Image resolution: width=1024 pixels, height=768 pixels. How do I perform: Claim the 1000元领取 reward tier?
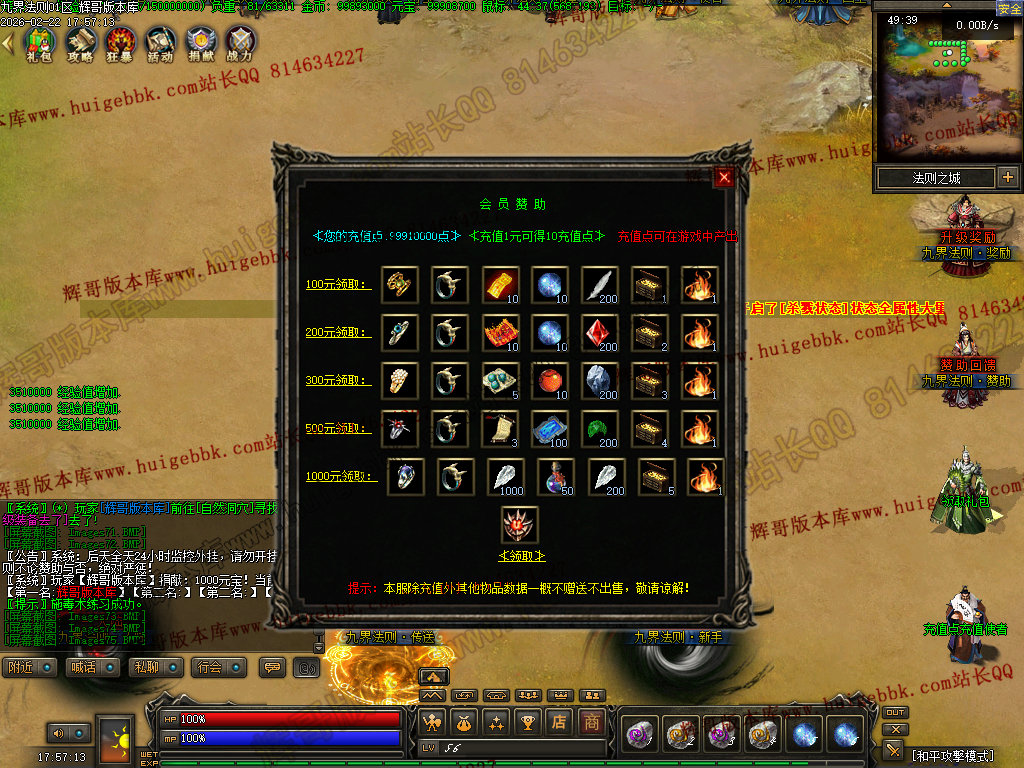[x=341, y=477]
